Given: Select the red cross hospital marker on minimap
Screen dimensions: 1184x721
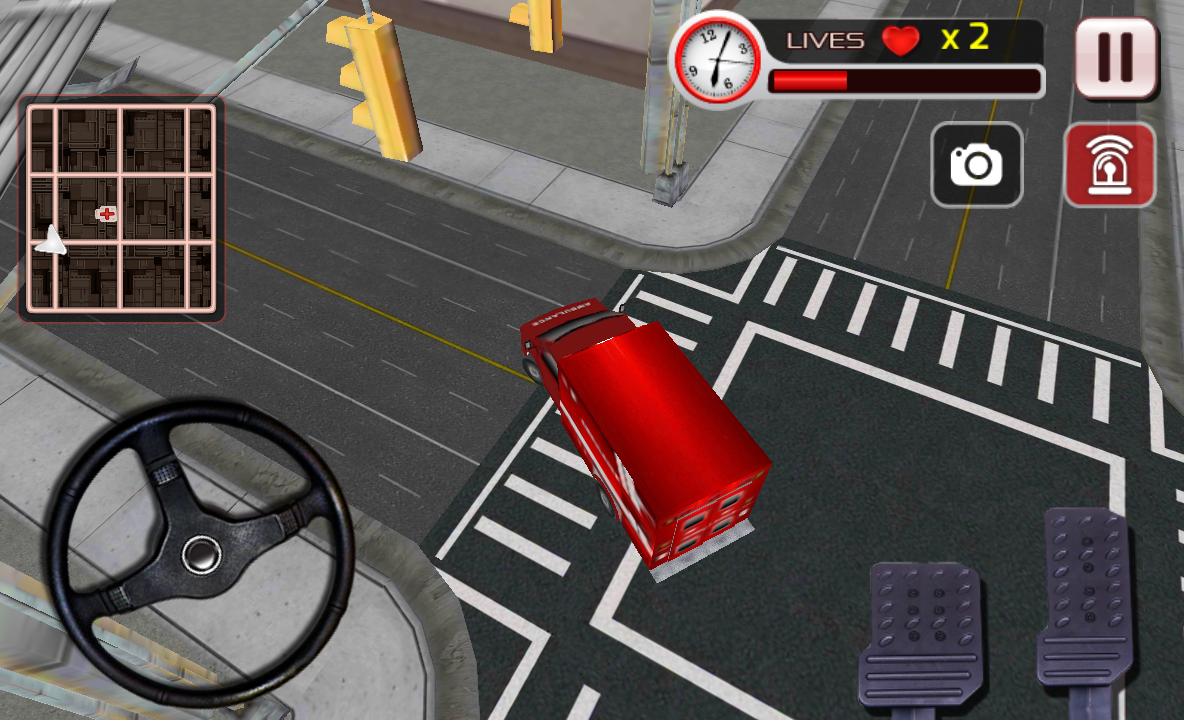Looking at the screenshot, I should pos(106,213).
